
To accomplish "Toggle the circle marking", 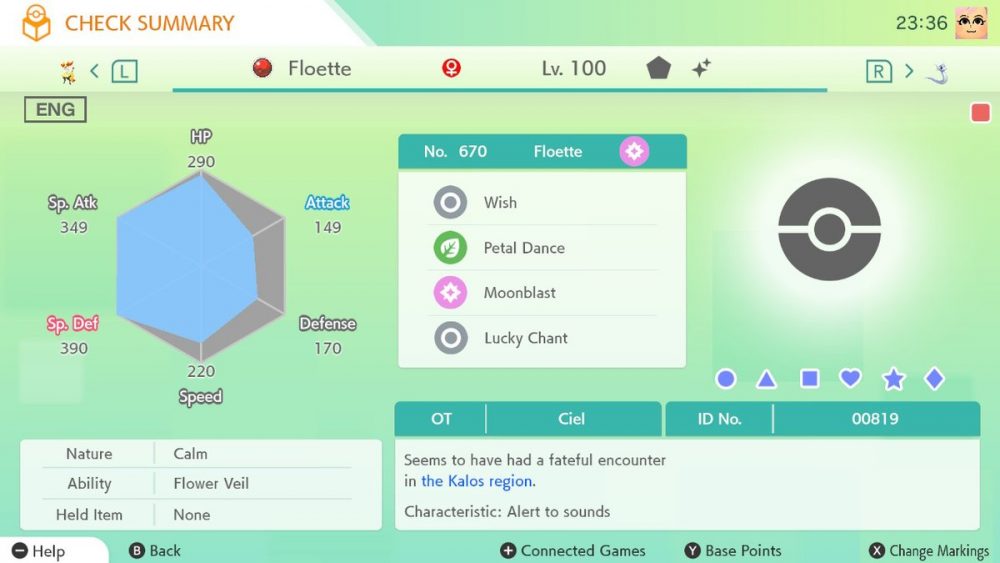I will [x=726, y=379].
